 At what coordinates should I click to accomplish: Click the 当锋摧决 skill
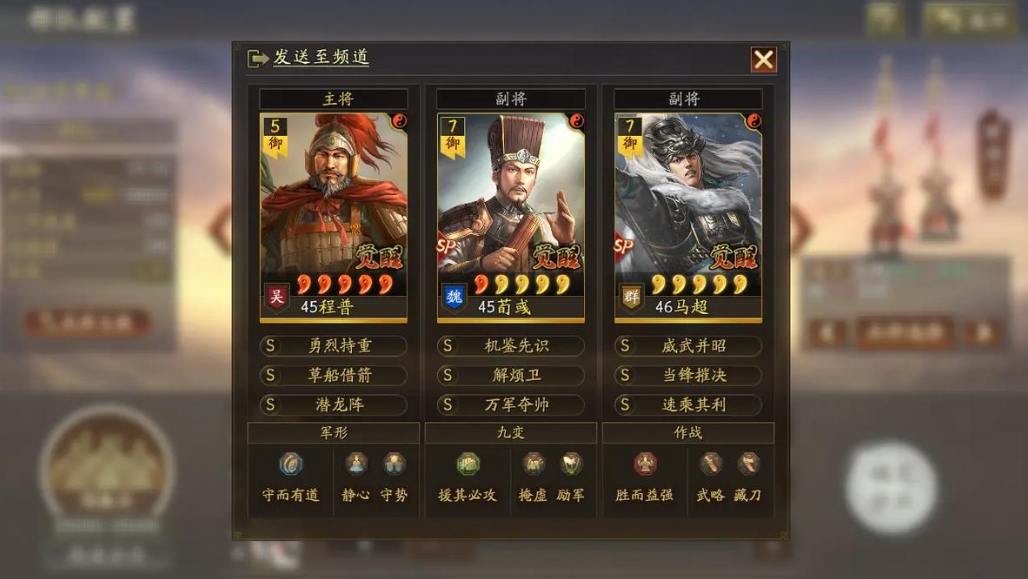coord(688,376)
